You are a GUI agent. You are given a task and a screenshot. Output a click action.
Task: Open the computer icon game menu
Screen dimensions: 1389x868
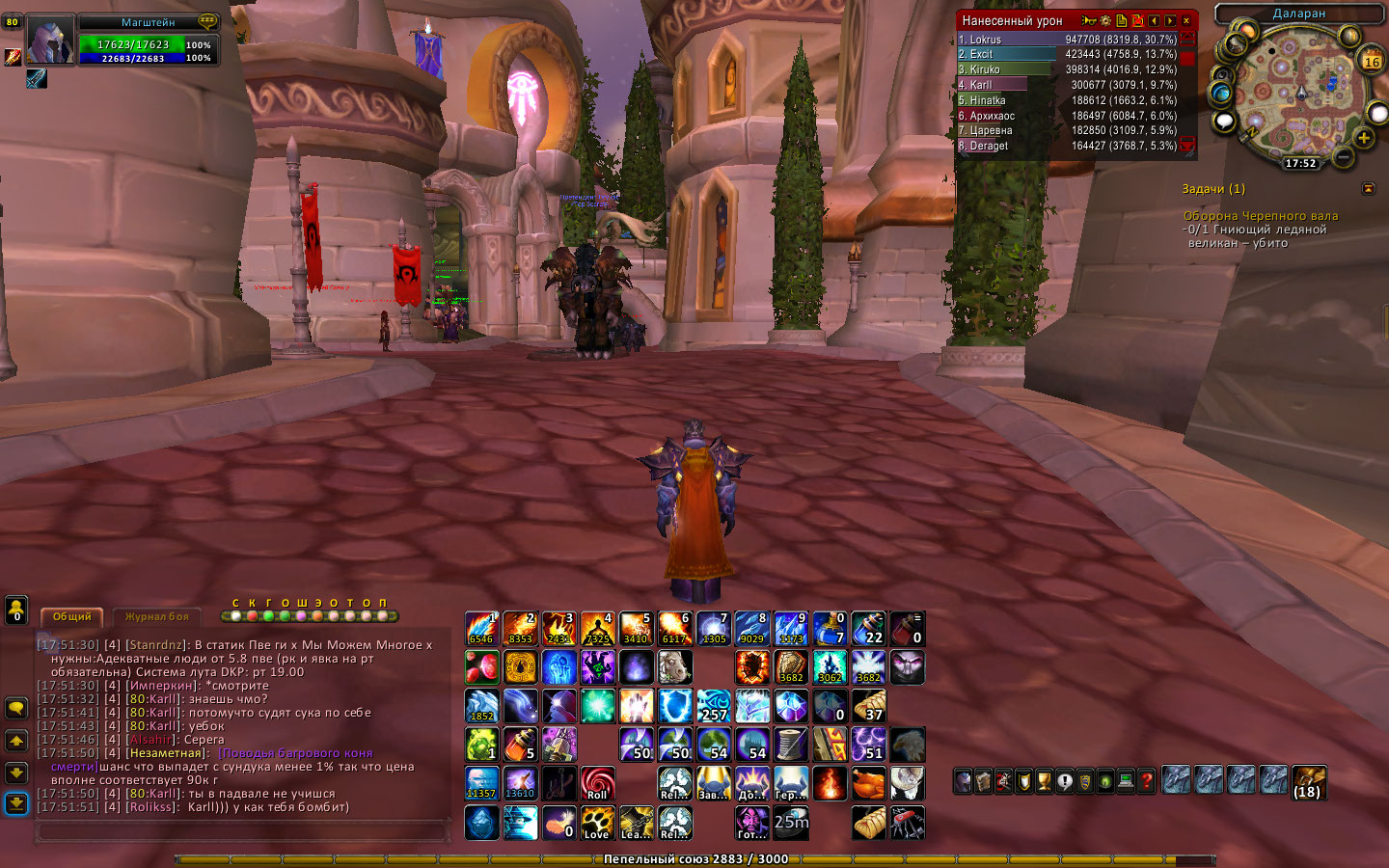coord(1126,781)
